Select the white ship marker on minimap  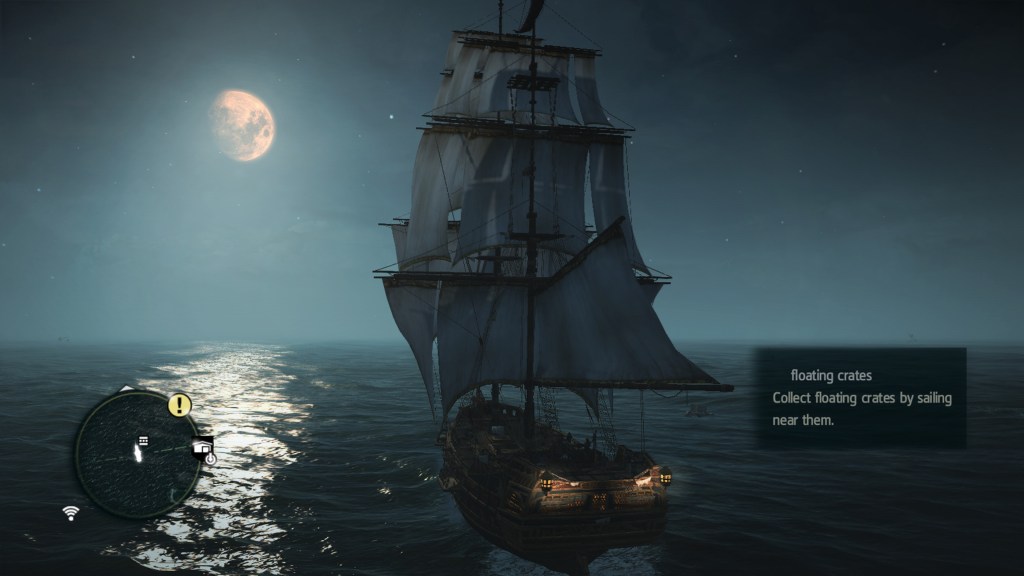[136, 455]
